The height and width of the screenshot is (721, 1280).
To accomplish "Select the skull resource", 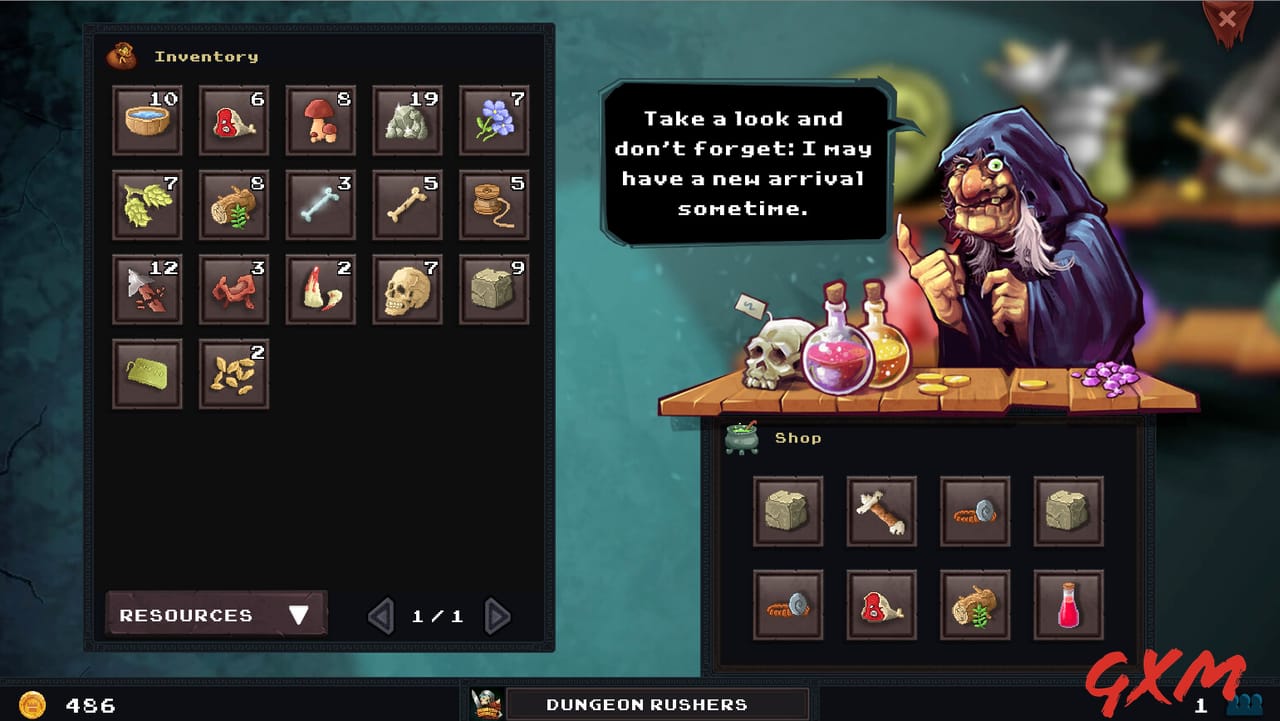I will pyautogui.click(x=407, y=289).
